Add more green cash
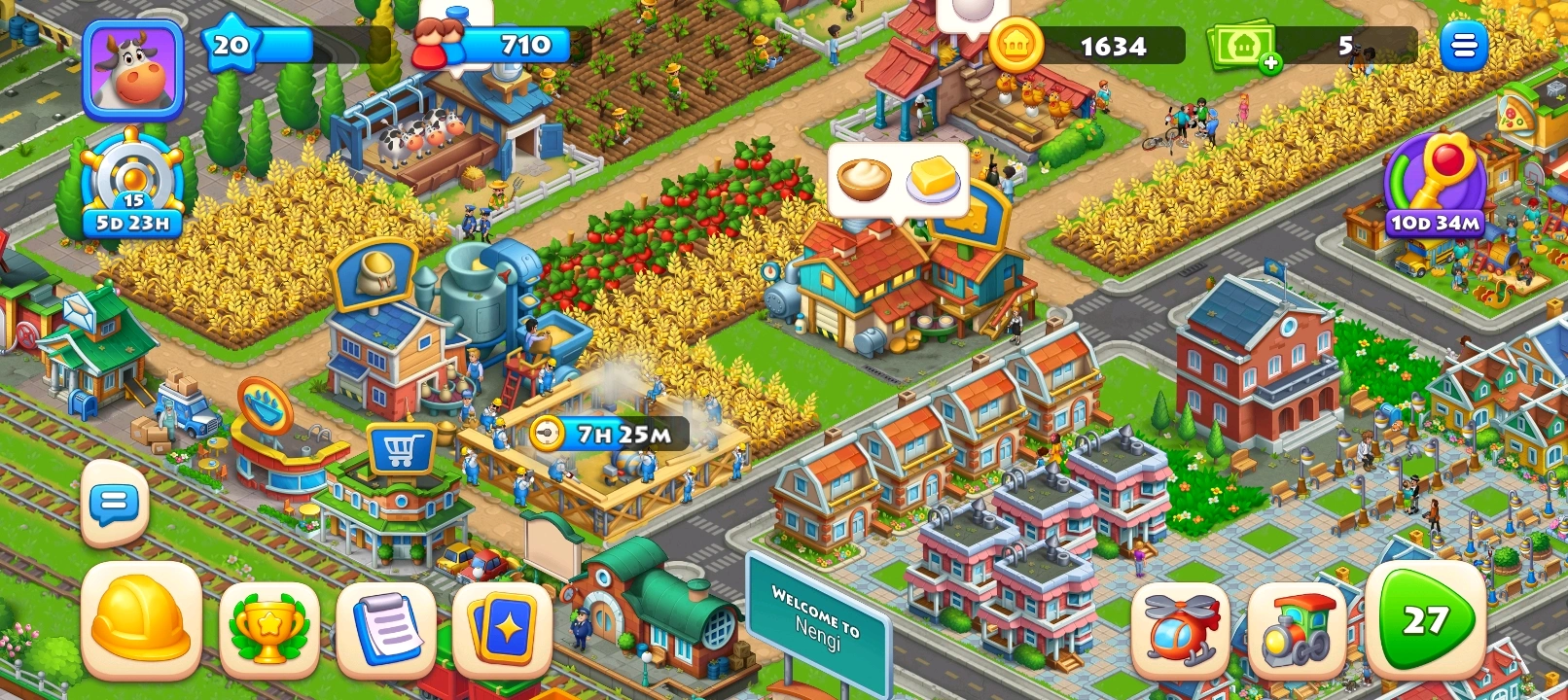 click(1269, 64)
